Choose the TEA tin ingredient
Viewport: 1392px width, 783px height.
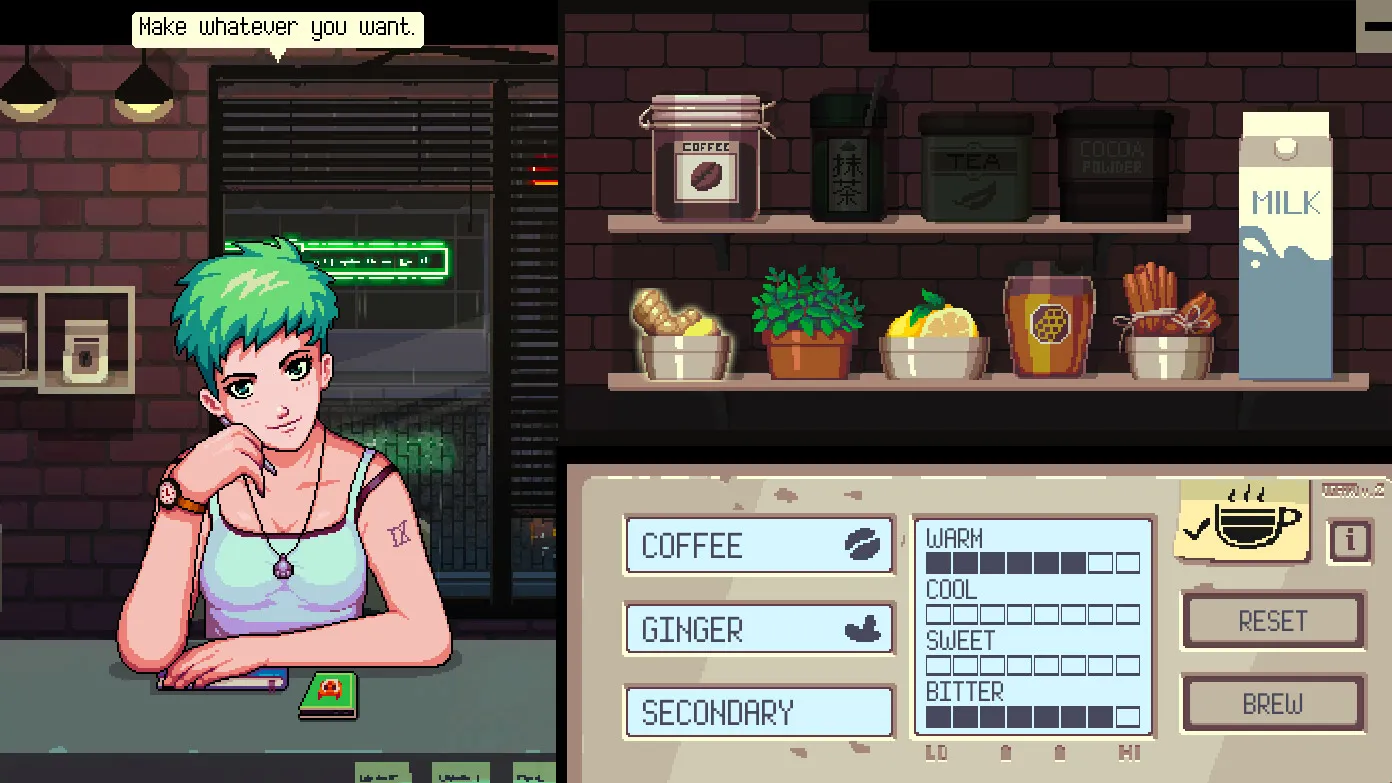(x=975, y=167)
